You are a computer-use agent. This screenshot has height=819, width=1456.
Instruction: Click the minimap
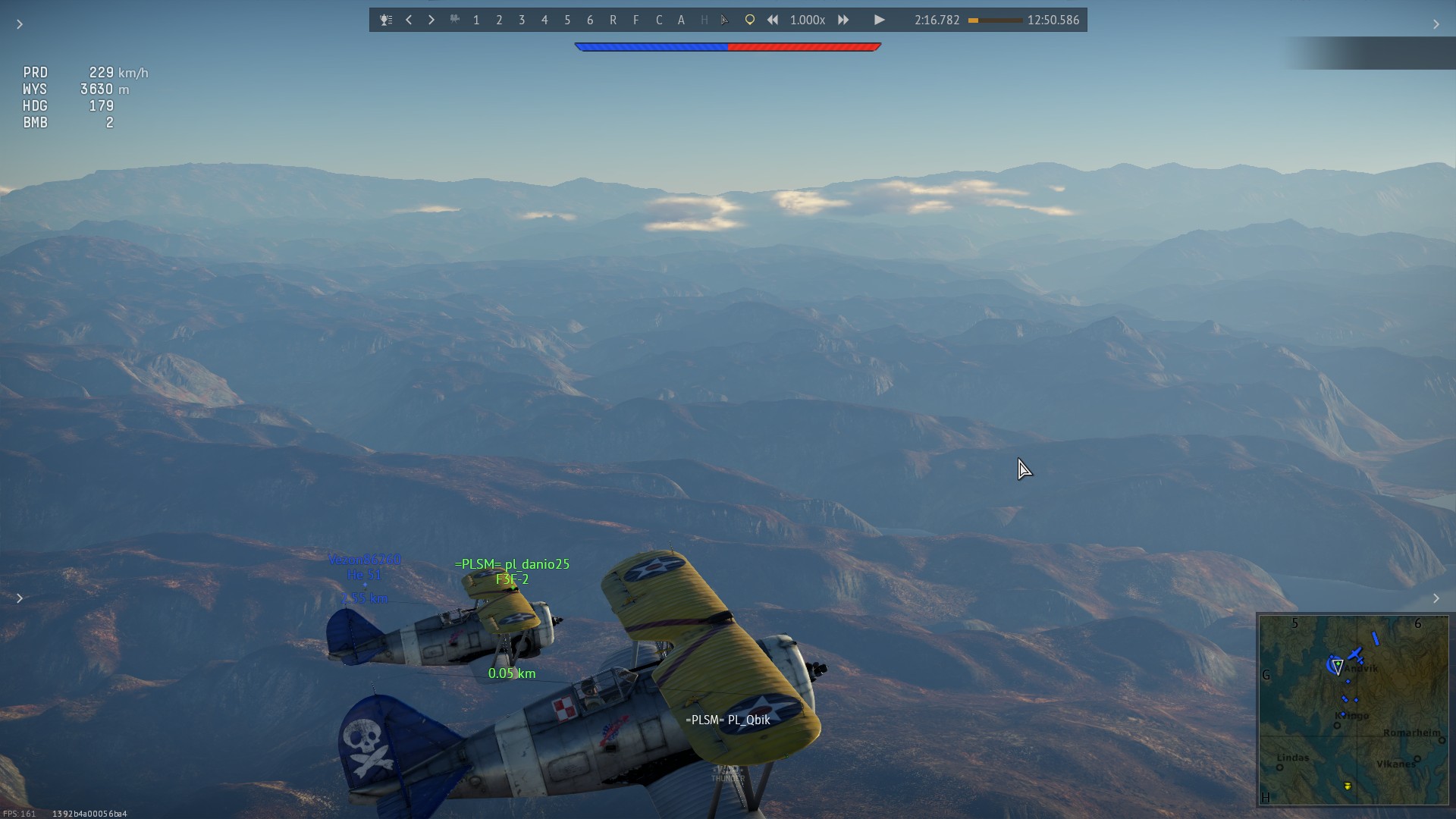1353,710
